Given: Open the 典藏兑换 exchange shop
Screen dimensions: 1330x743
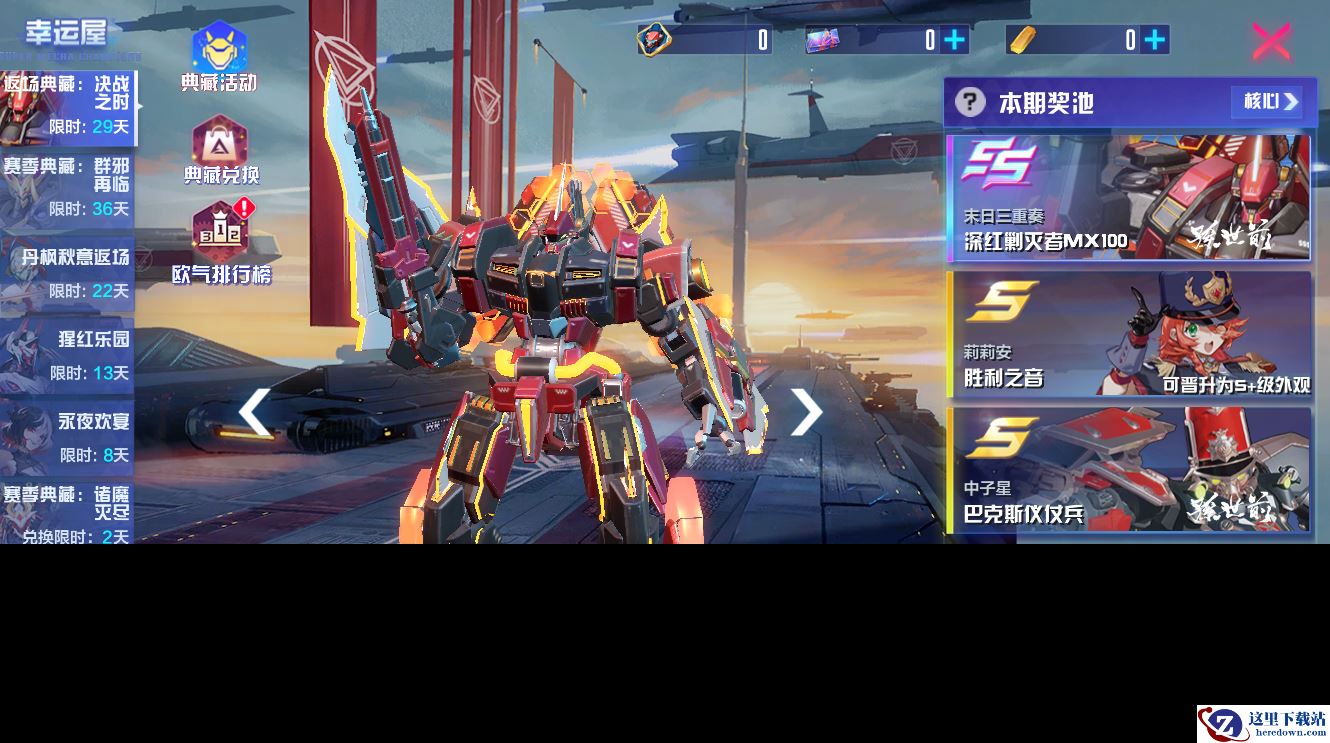Looking at the screenshot, I should (220, 150).
